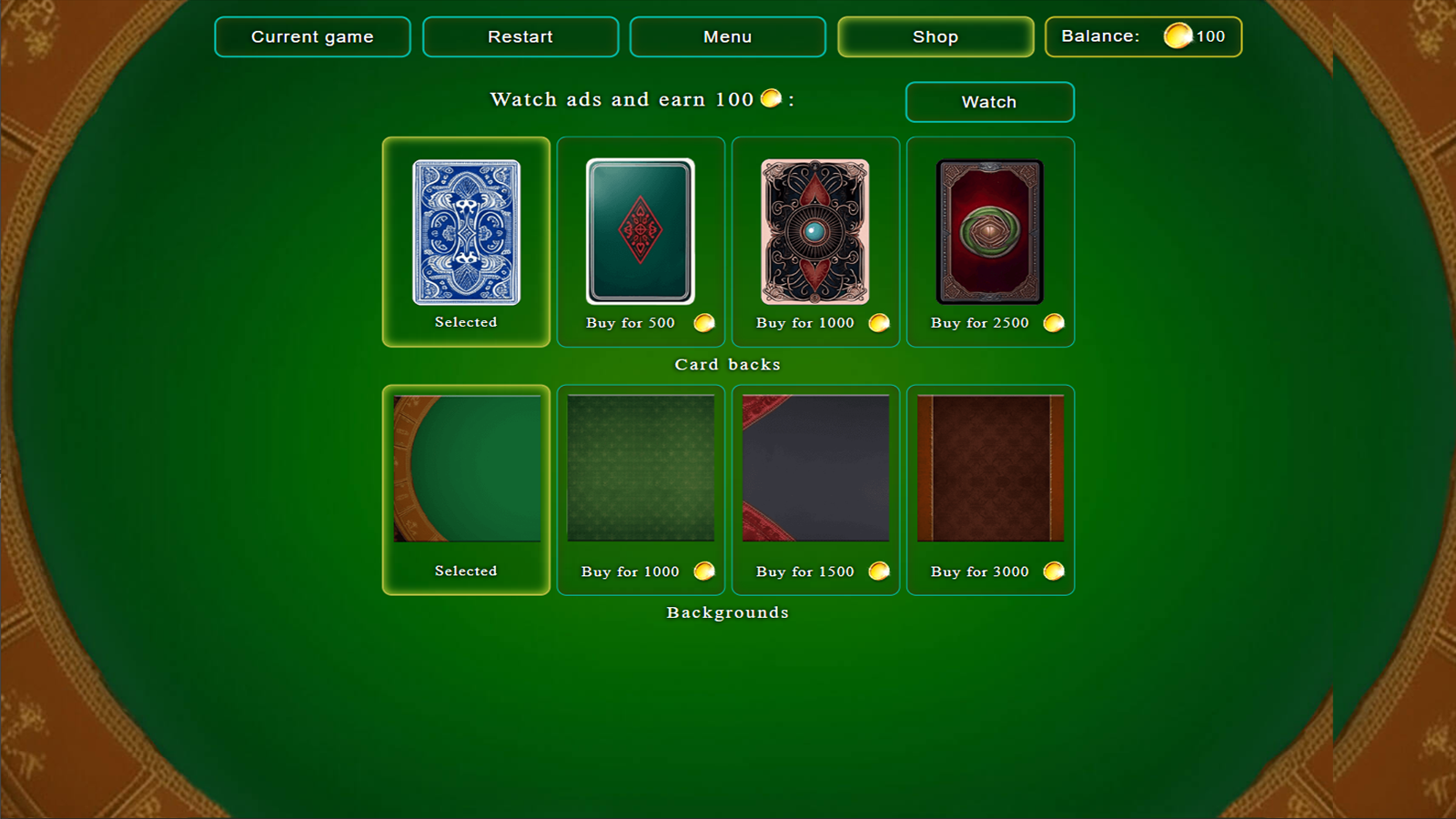The image size is (1456, 819).
Task: Buy the red medallion card back for 2500
Action: tap(990, 232)
